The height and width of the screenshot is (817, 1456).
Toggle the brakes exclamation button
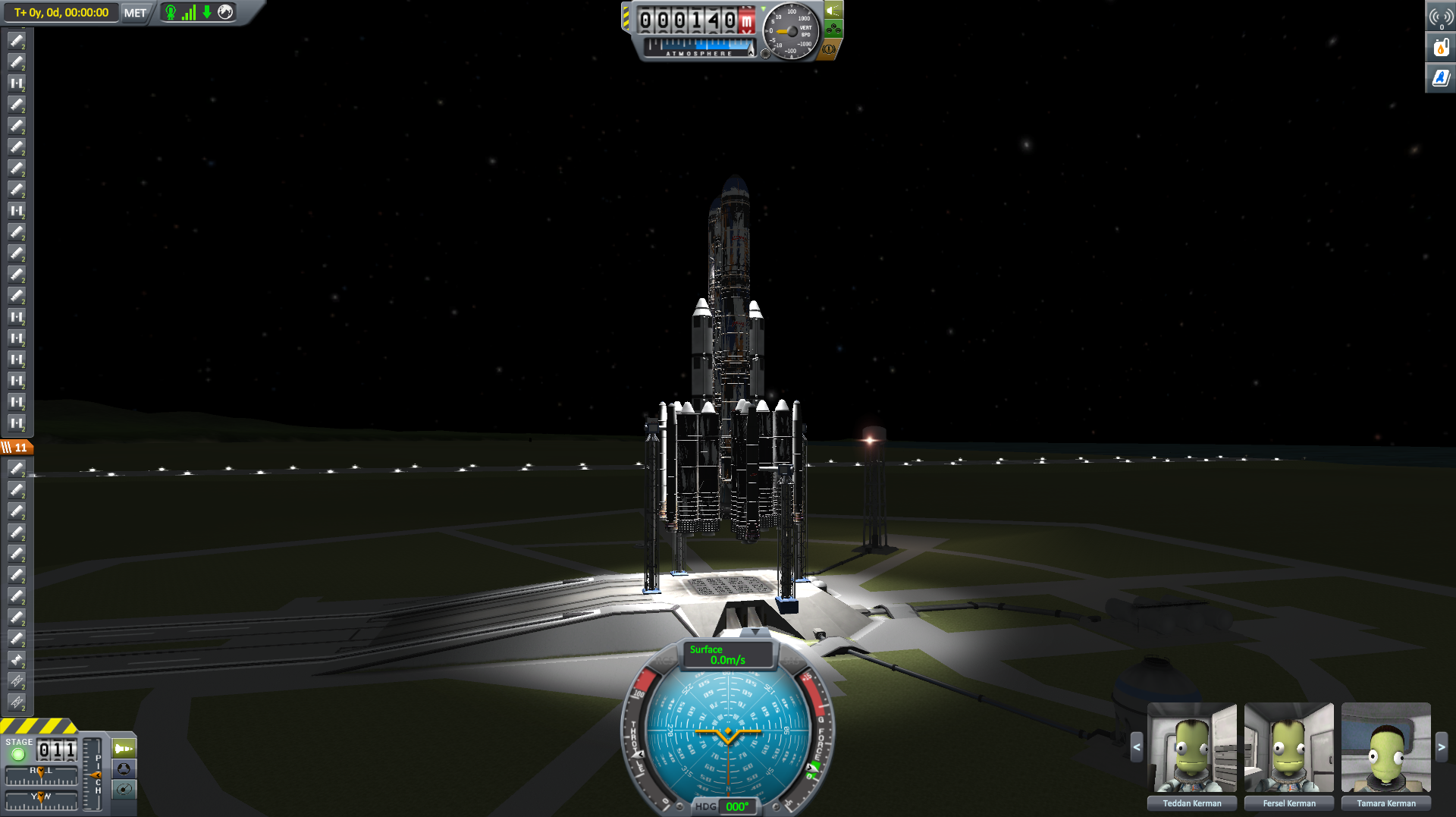pyautogui.click(x=829, y=49)
